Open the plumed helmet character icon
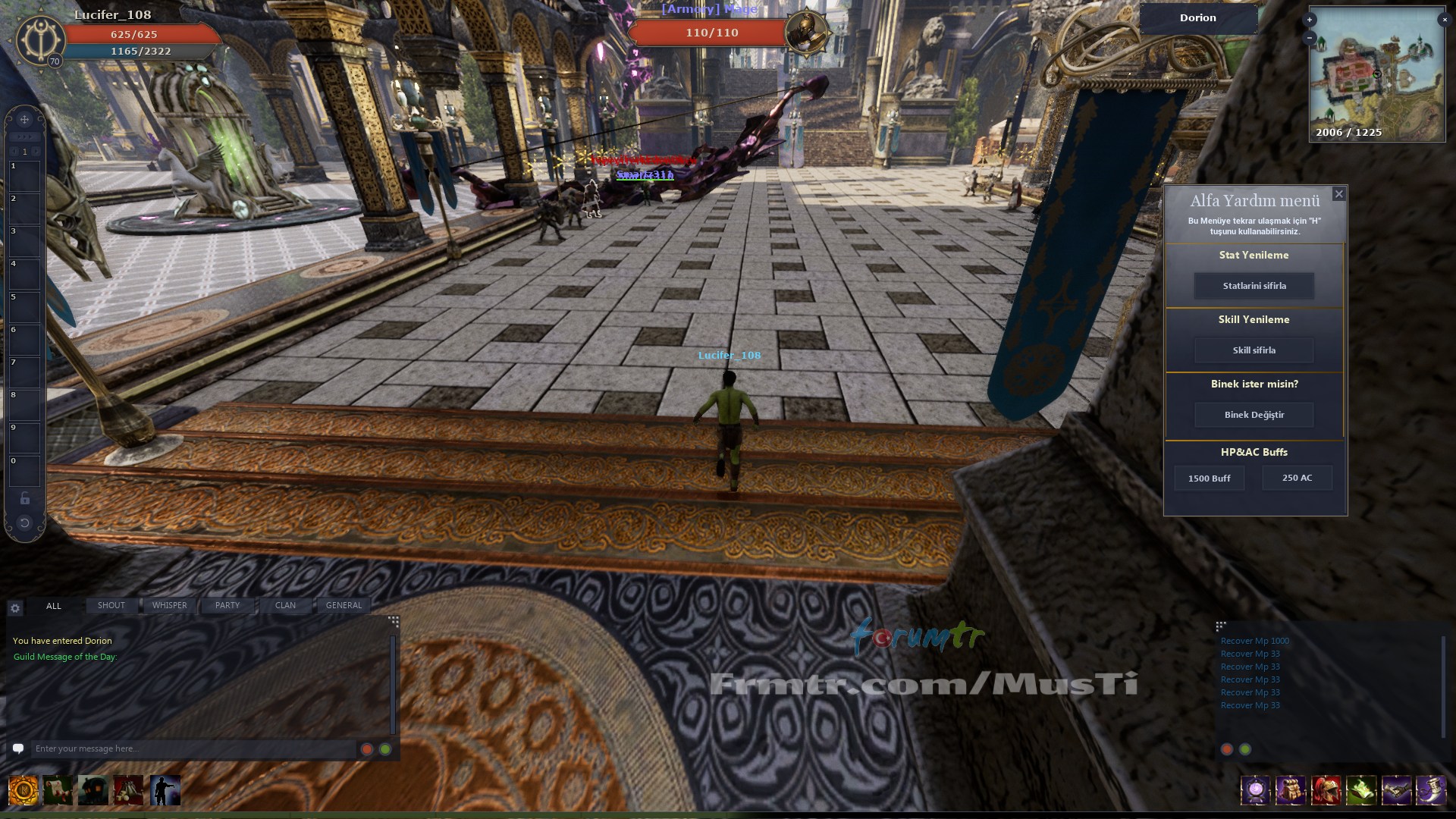This screenshot has width=1456, height=819. (1326, 790)
